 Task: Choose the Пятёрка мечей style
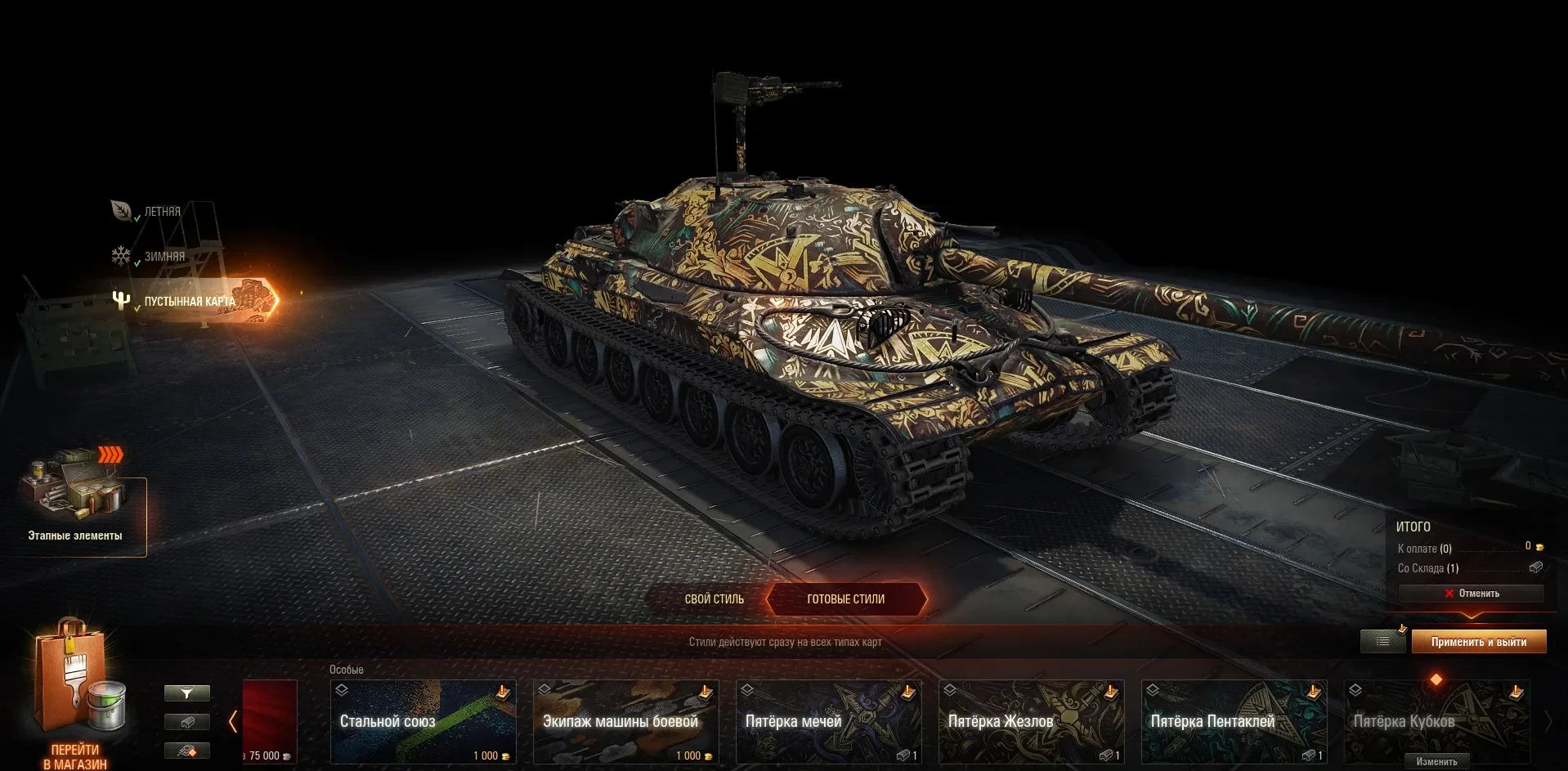pyautogui.click(x=828, y=722)
